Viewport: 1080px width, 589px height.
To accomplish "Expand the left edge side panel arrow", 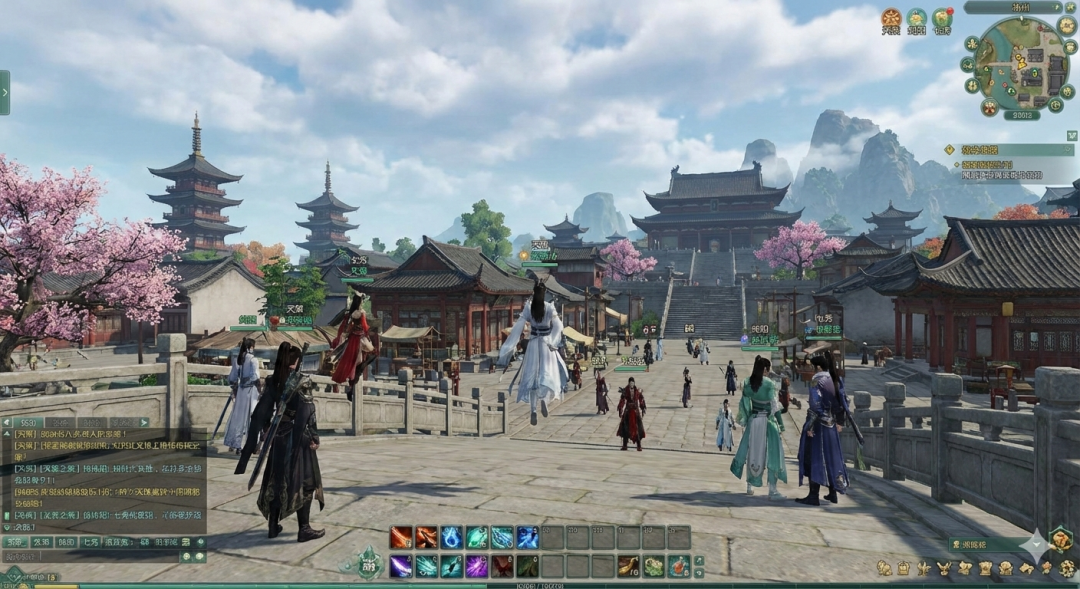I will pos(5,92).
